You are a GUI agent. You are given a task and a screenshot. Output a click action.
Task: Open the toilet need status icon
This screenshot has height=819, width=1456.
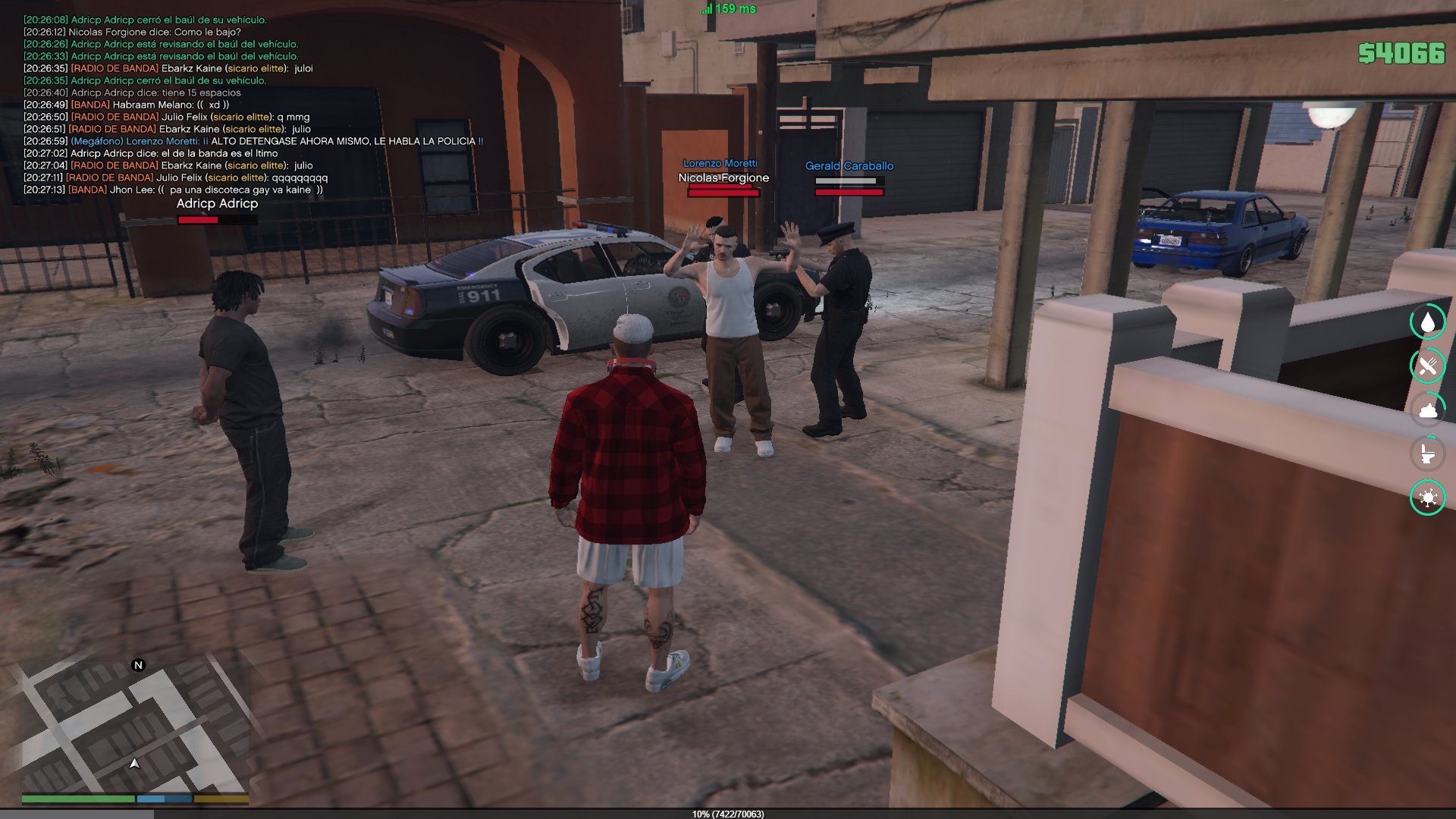pyautogui.click(x=1428, y=454)
